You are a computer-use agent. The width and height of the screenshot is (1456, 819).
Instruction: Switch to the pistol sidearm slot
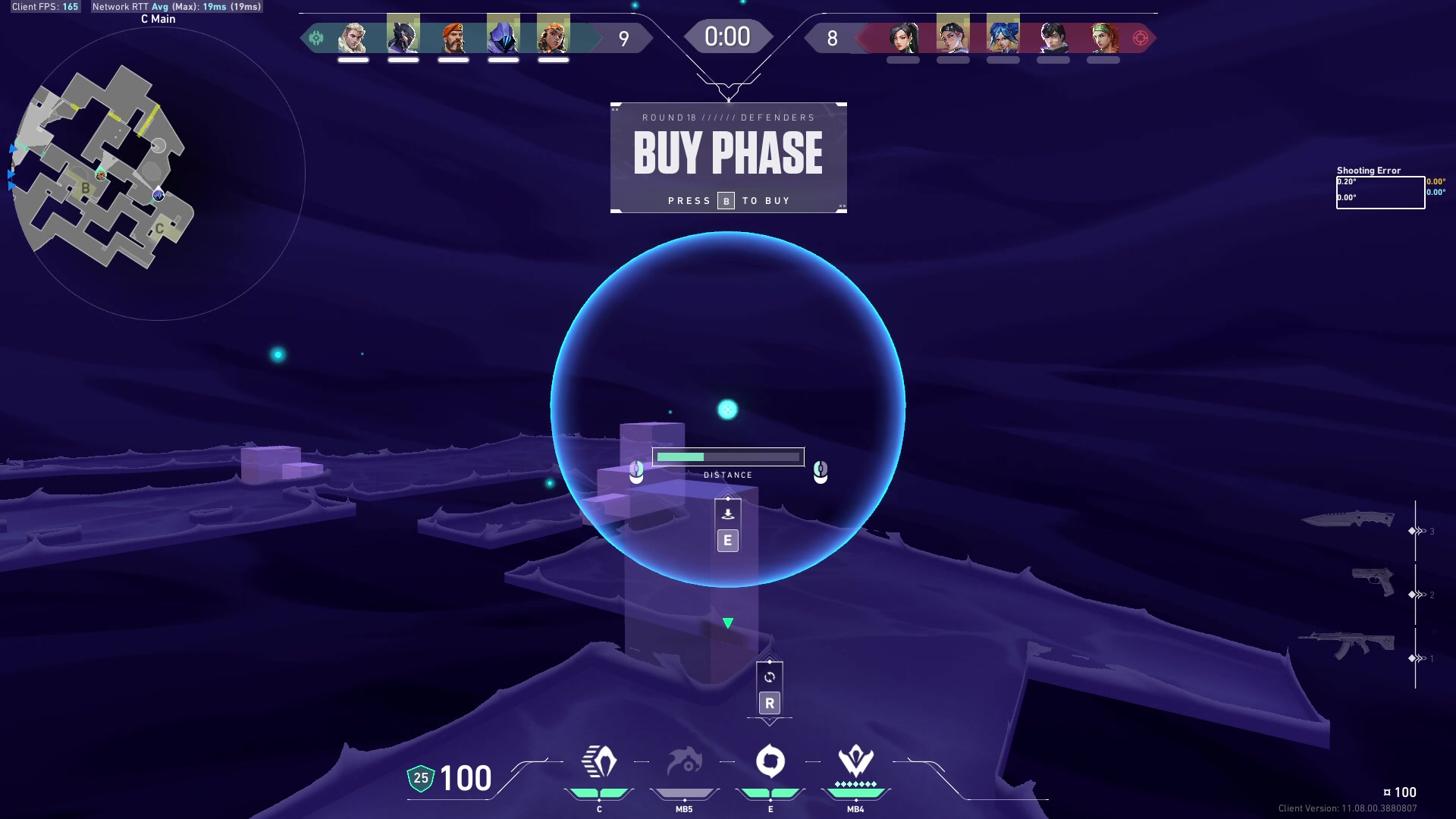(1373, 582)
